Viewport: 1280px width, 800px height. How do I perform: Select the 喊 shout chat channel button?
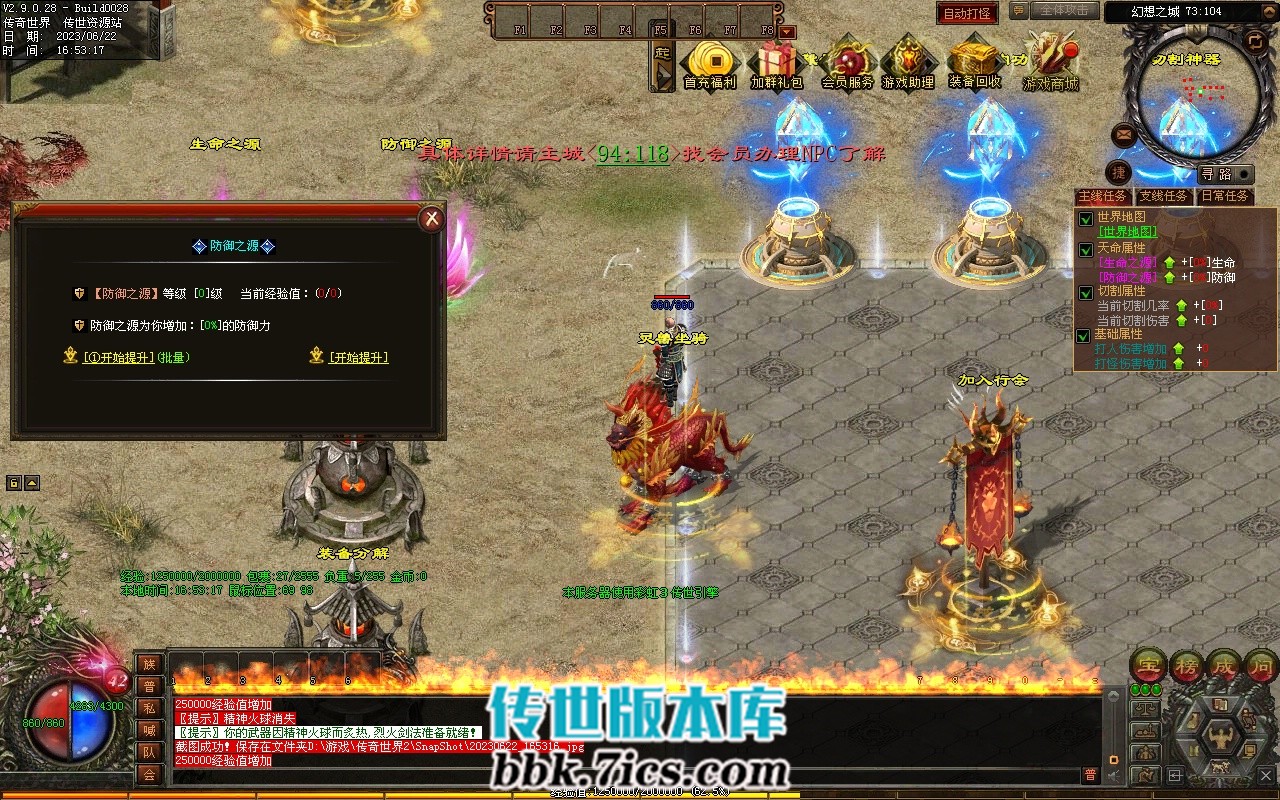pyautogui.click(x=149, y=730)
